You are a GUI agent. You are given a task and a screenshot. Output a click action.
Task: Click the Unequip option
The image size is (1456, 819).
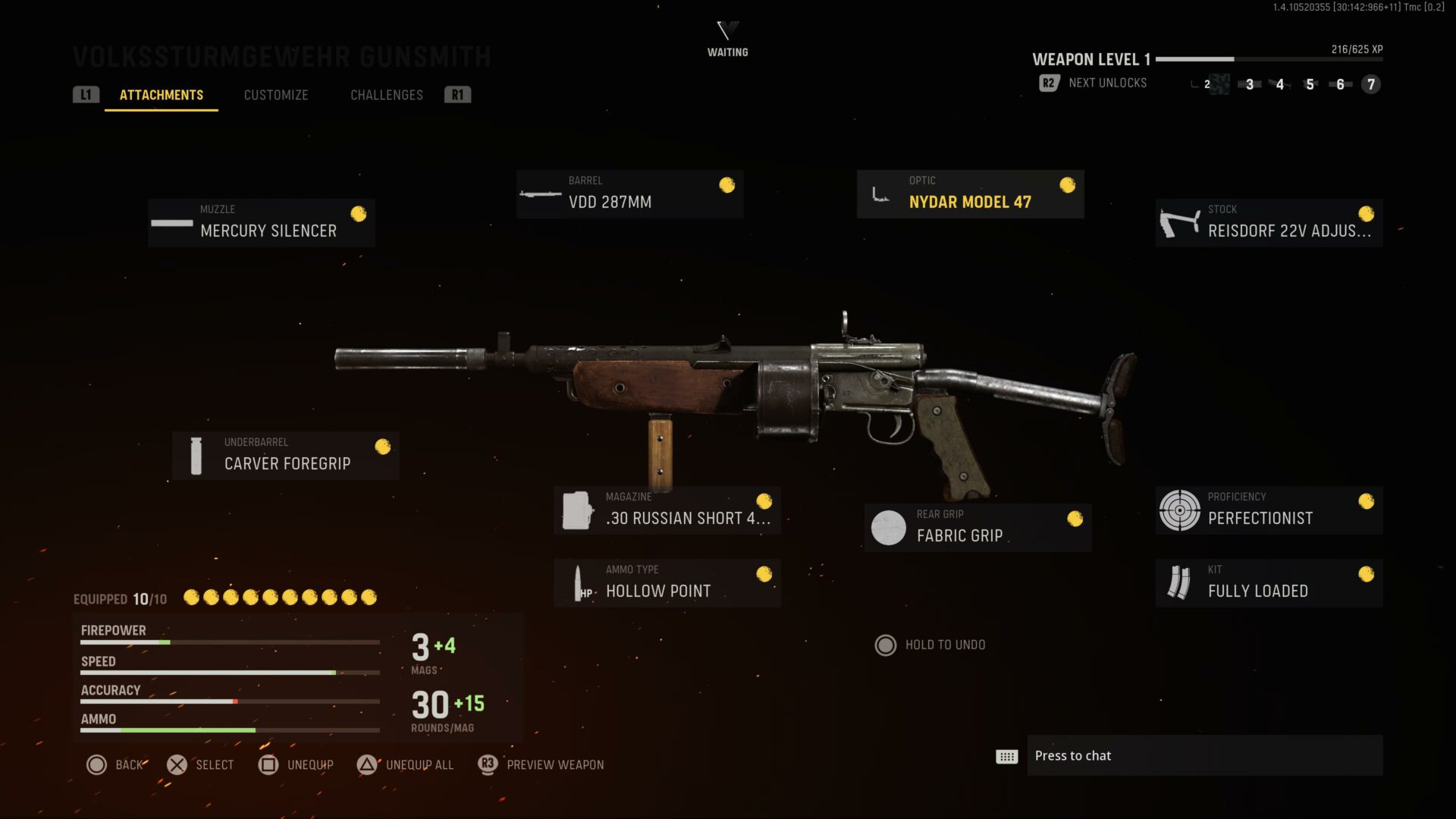pos(296,764)
